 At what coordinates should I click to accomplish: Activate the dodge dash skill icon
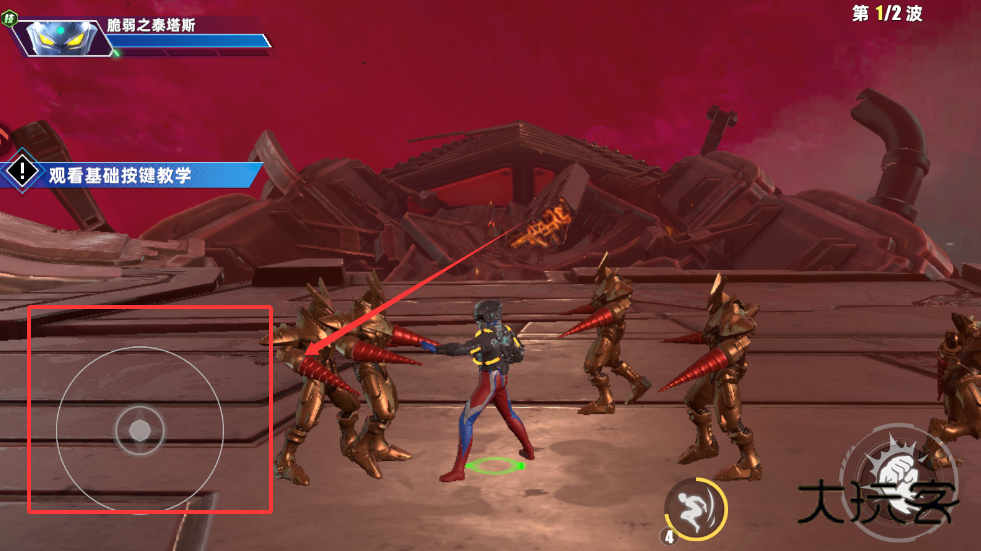pos(692,505)
